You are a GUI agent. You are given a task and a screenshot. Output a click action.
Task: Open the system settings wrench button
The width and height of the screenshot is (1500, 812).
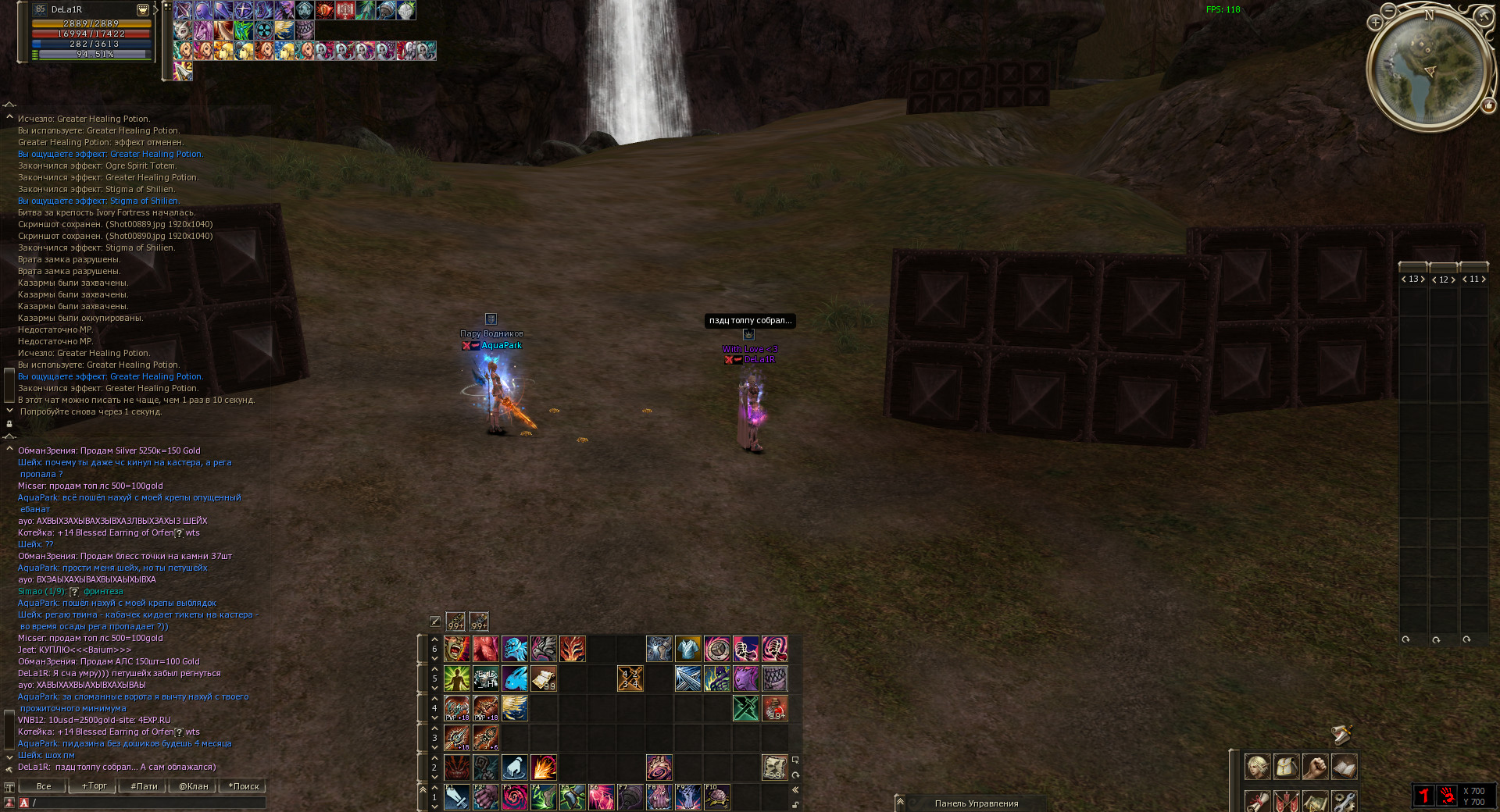coord(1344,801)
